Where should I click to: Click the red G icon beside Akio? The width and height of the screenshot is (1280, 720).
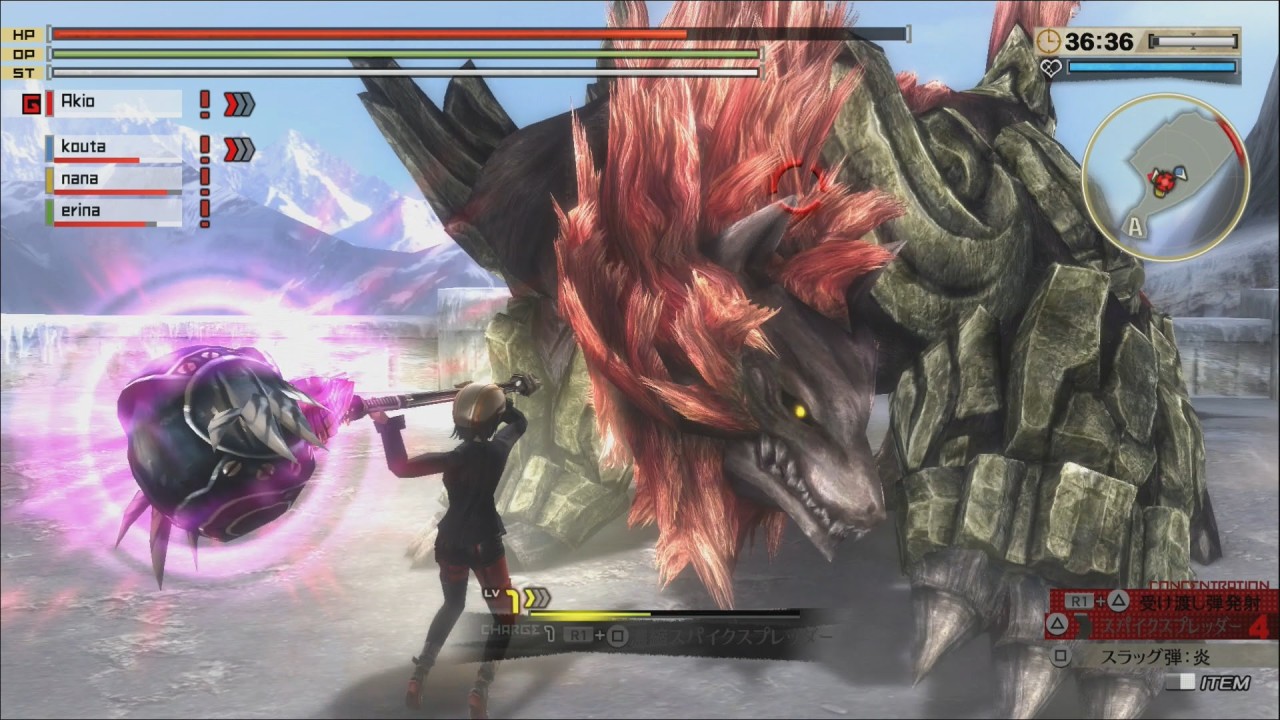(31, 104)
